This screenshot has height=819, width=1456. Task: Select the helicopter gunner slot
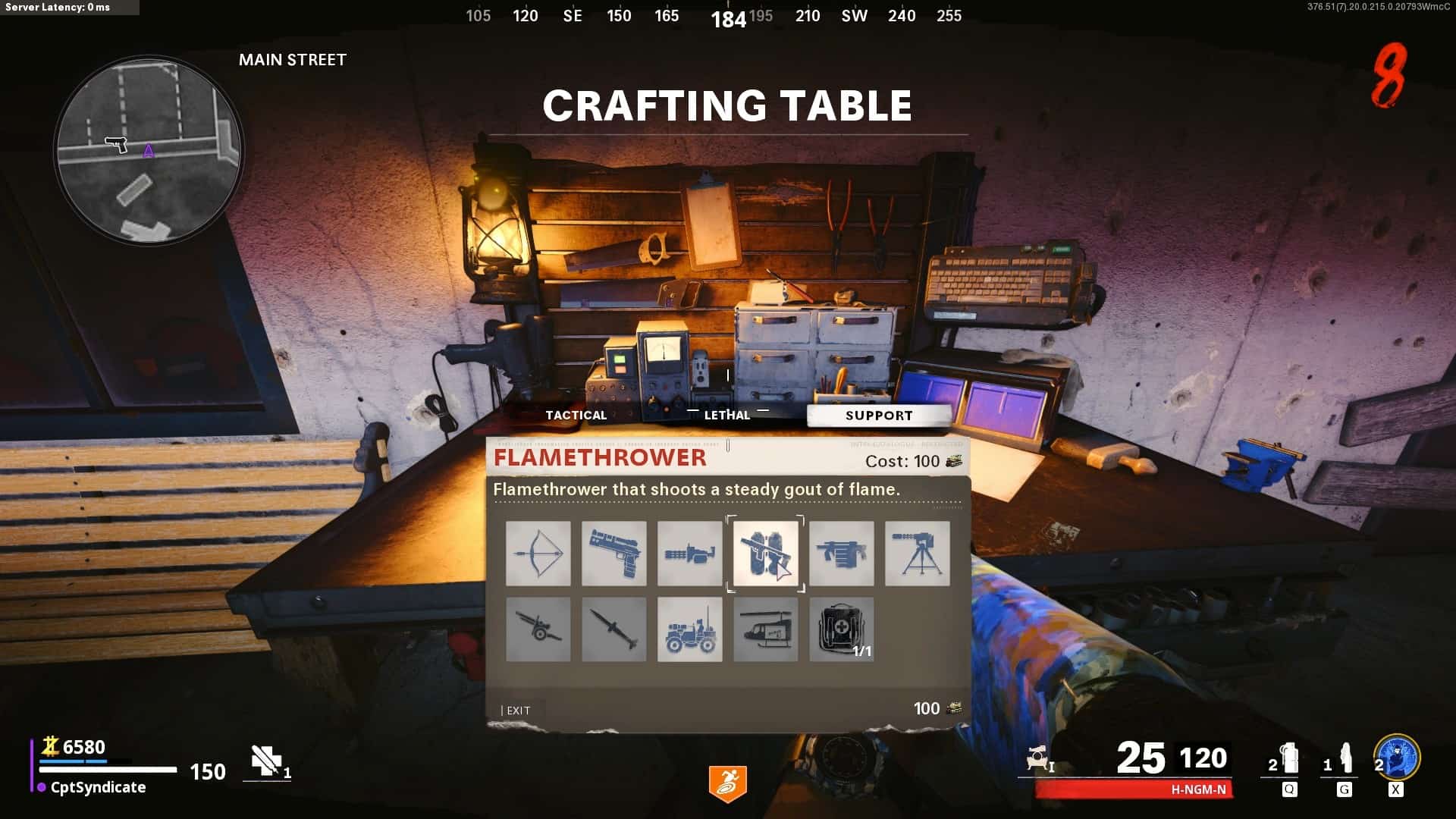click(x=766, y=629)
